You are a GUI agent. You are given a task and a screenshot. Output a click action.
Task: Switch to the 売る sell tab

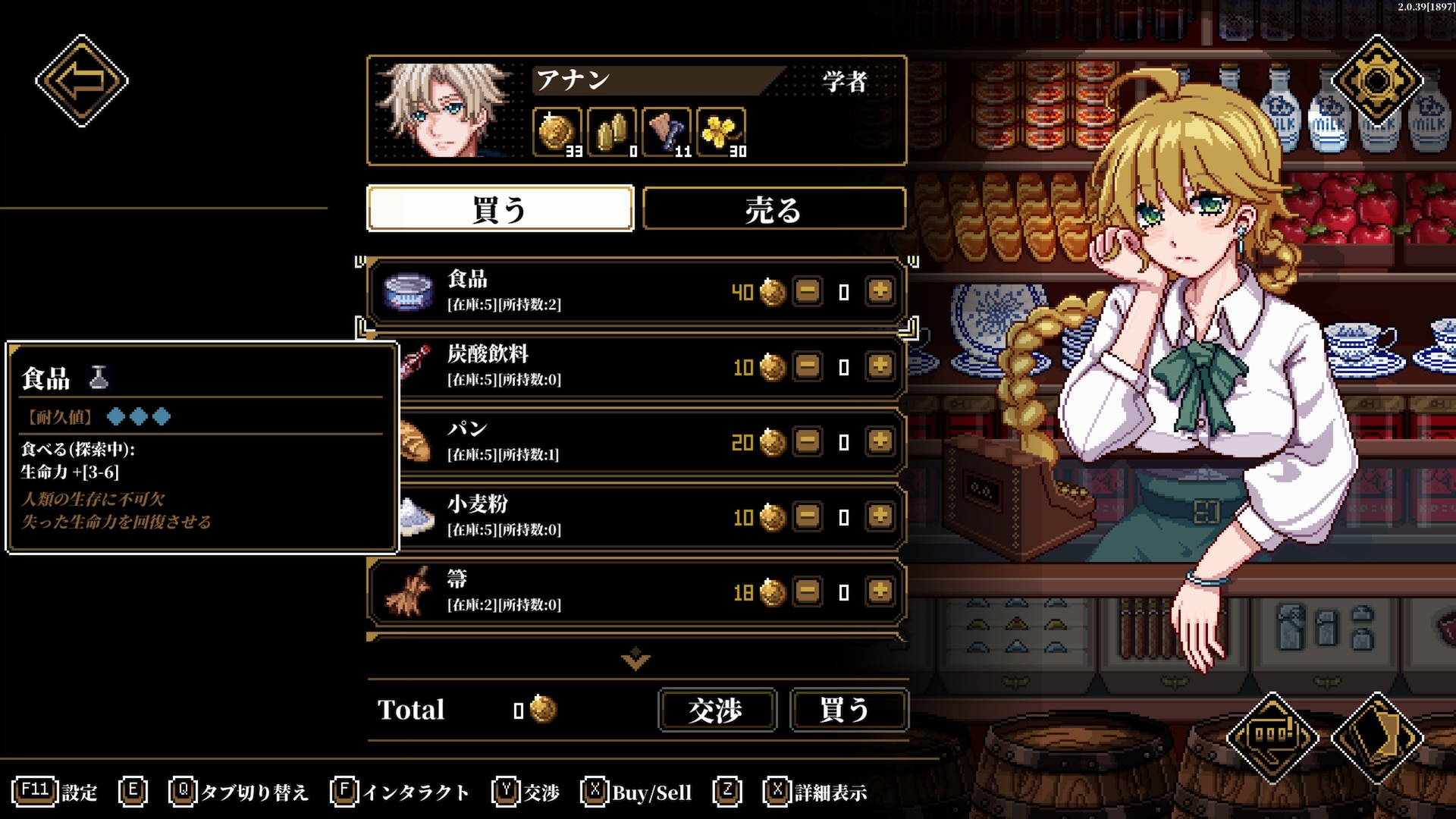[x=773, y=209]
